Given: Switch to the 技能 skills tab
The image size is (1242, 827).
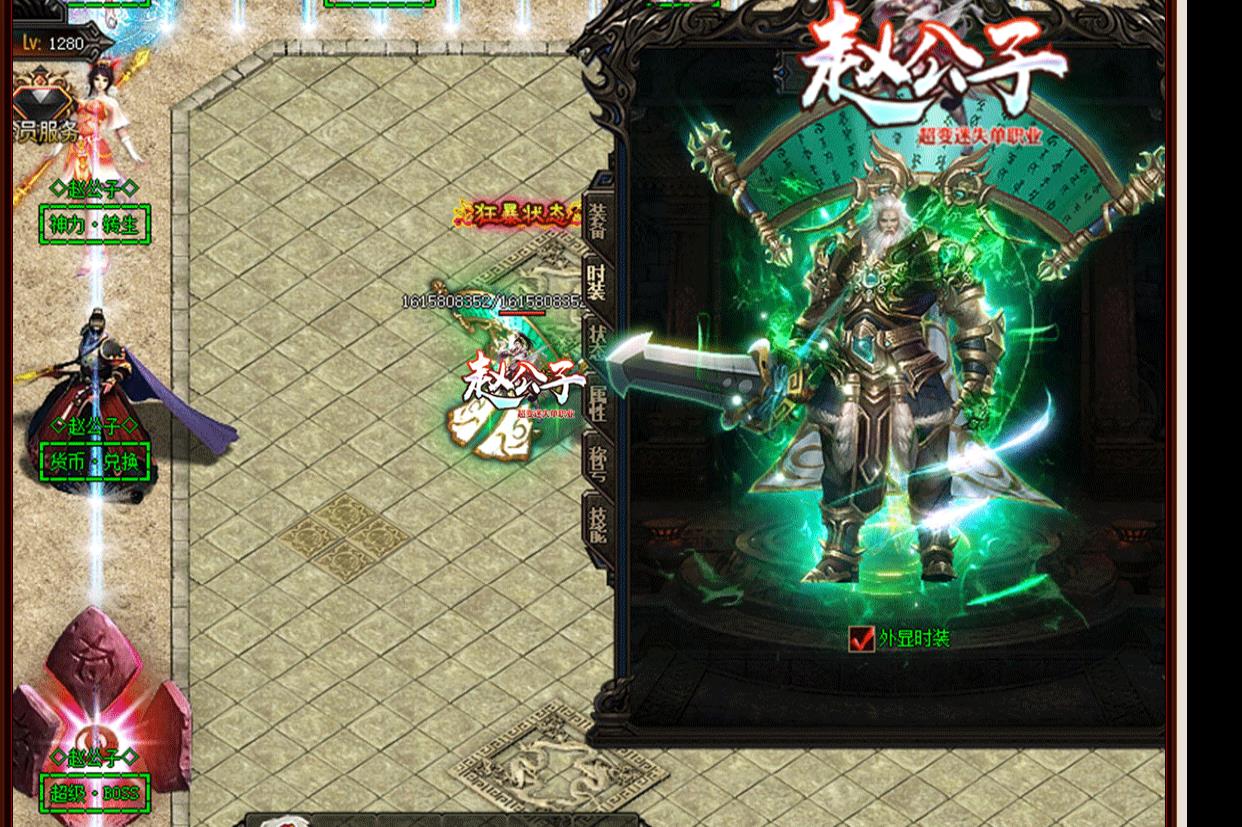Looking at the screenshot, I should coord(598,520).
